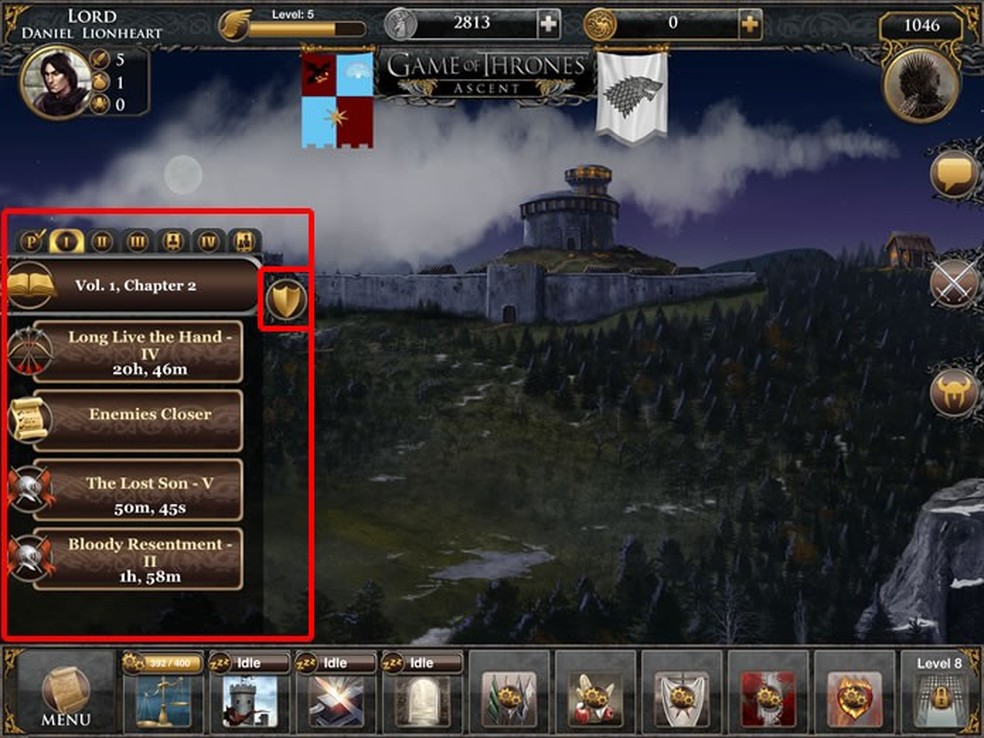Open the chat speech bubble button
This screenshot has width=984, height=738.
coord(954,174)
